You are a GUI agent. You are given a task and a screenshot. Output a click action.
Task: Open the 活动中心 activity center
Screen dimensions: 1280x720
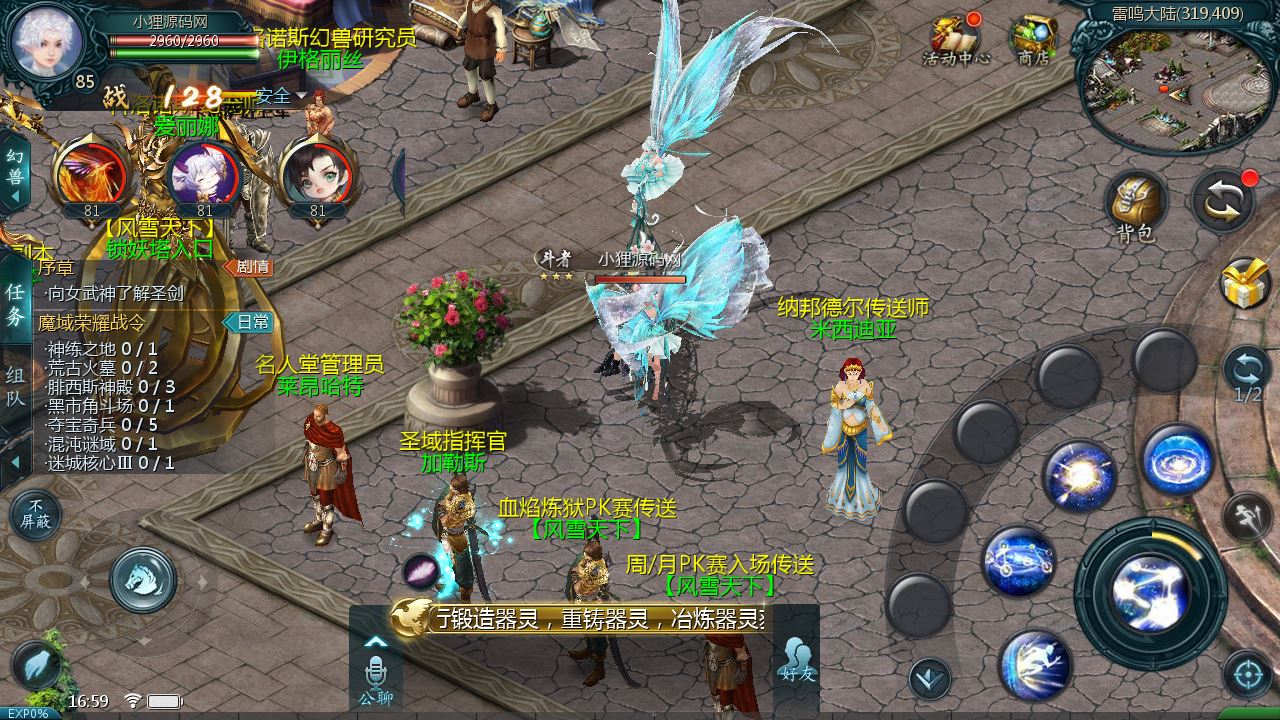coord(955,40)
